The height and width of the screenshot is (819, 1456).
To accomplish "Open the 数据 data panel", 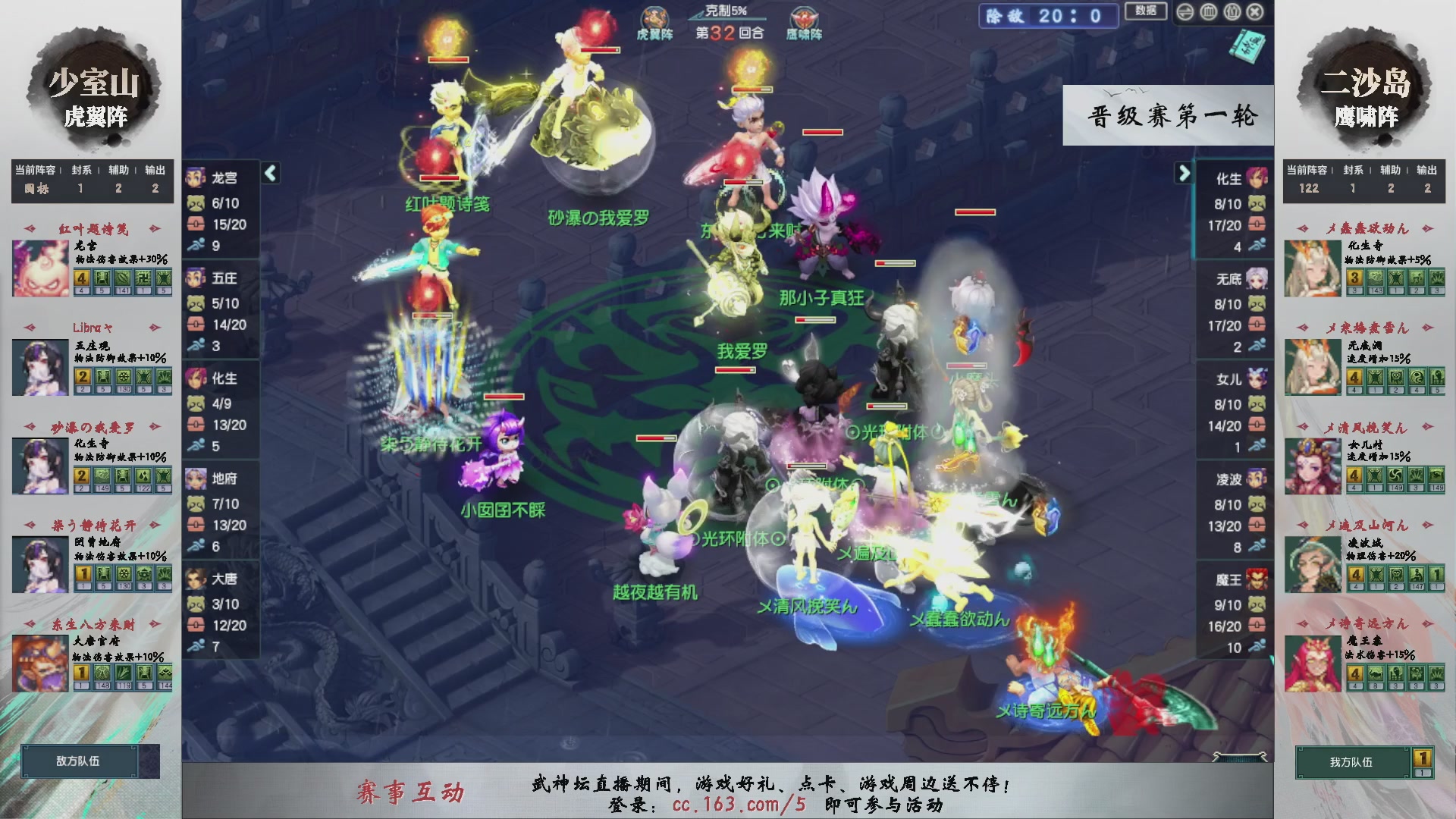I will (x=1146, y=12).
